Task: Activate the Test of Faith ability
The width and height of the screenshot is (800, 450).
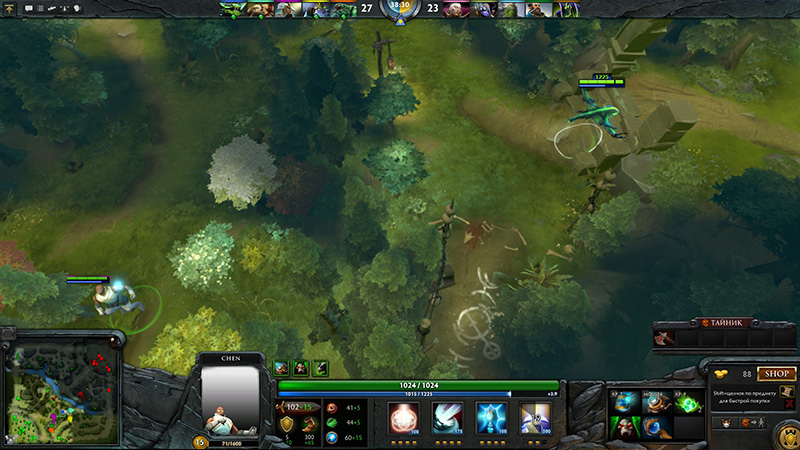Action: (448, 420)
